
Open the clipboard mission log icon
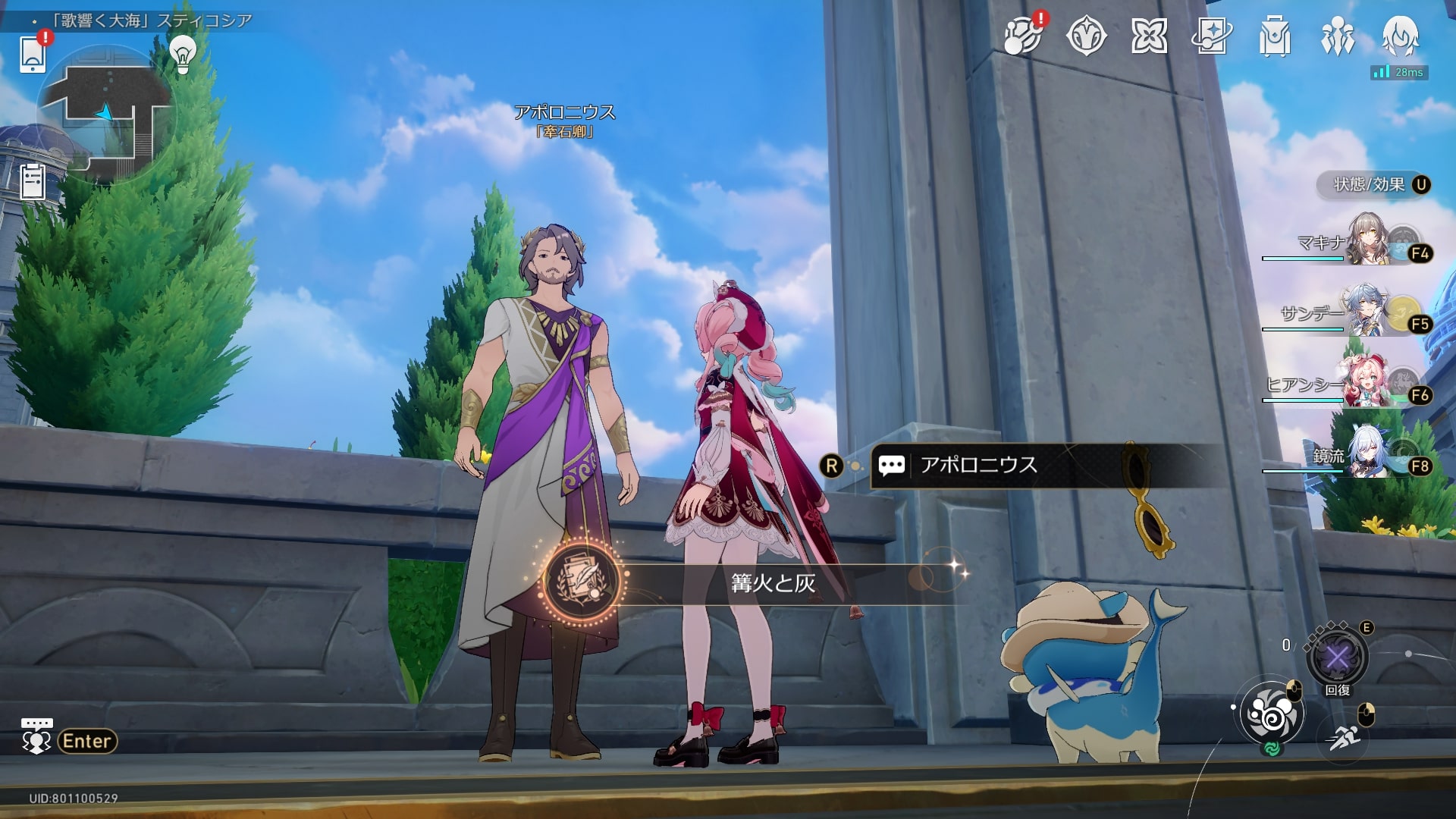pos(33,182)
